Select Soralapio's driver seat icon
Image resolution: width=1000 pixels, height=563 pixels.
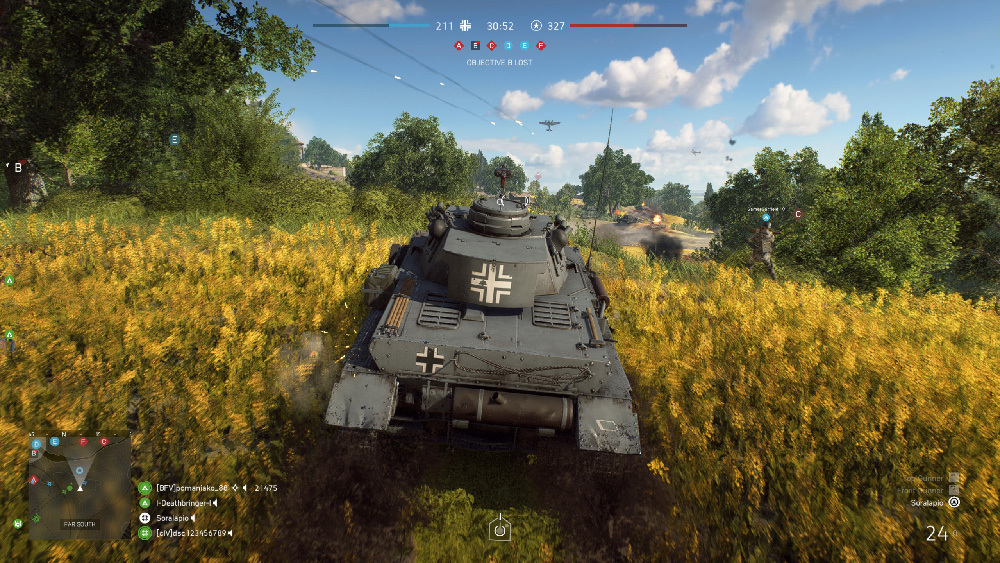pyautogui.click(x=953, y=503)
